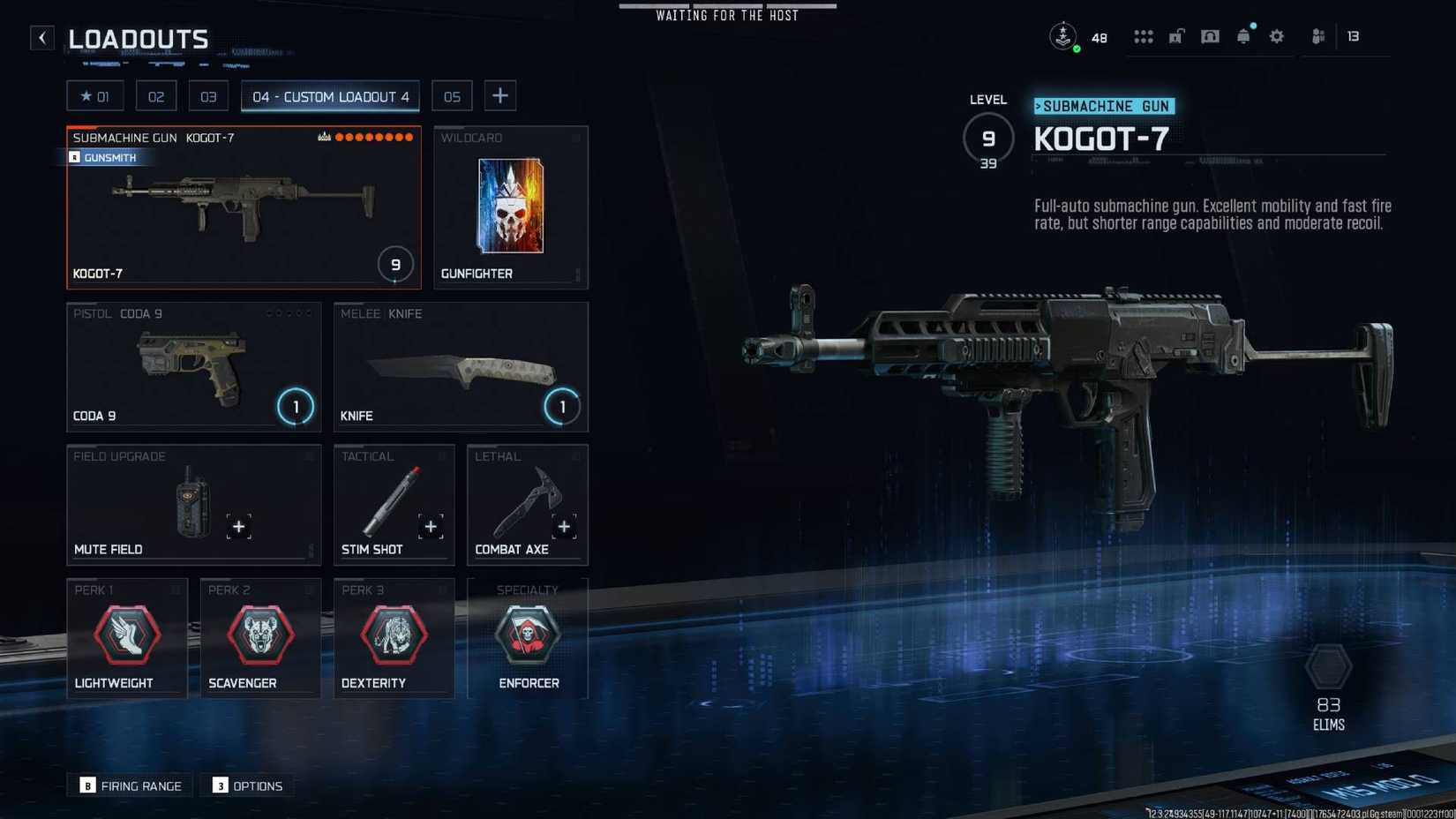
Task: Open the Gunfighter wildcard card
Action: pyautogui.click(x=510, y=205)
